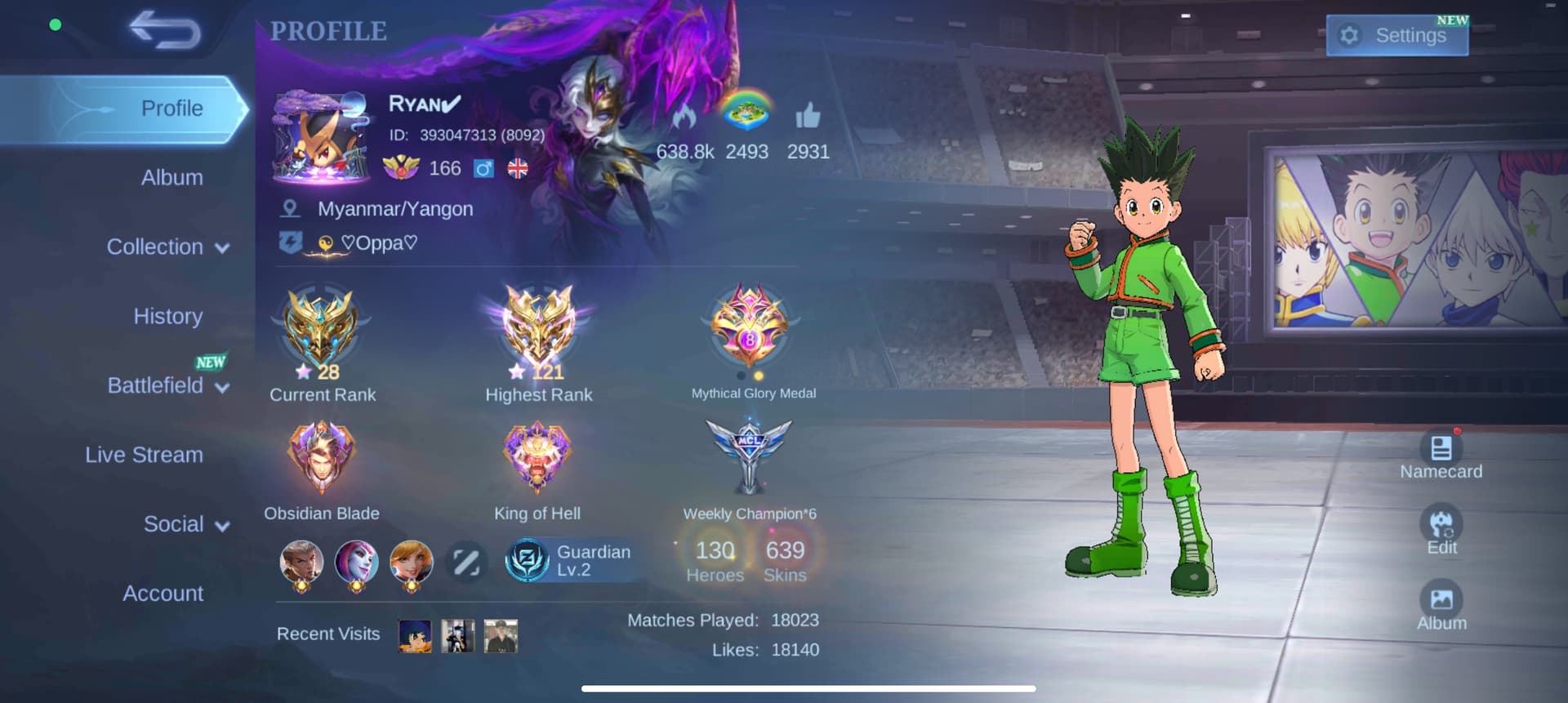Click the male gender symbol icon
The width and height of the screenshot is (1568, 703).
pyautogui.click(x=483, y=170)
